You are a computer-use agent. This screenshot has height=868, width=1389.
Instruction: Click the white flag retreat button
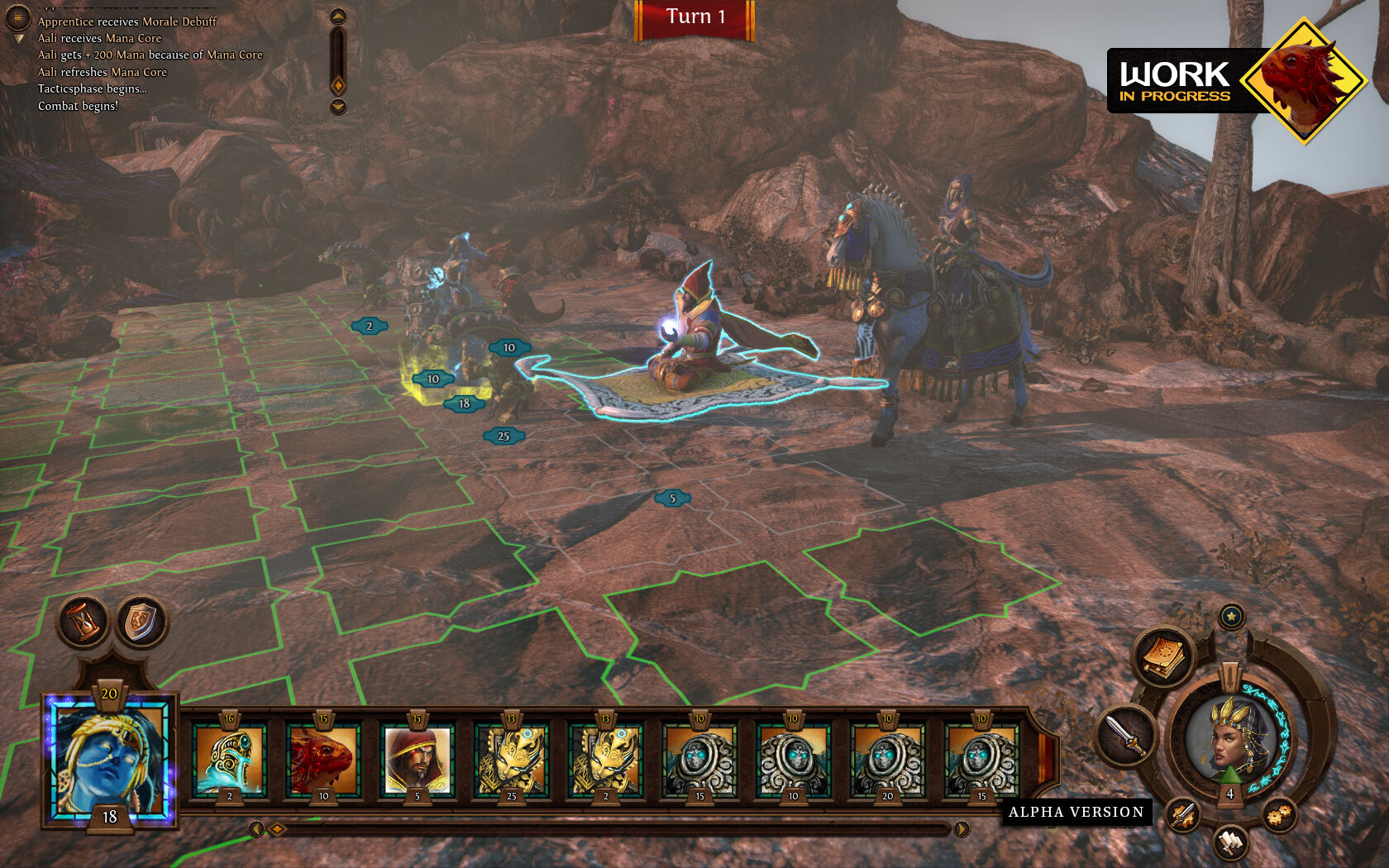click(1231, 842)
